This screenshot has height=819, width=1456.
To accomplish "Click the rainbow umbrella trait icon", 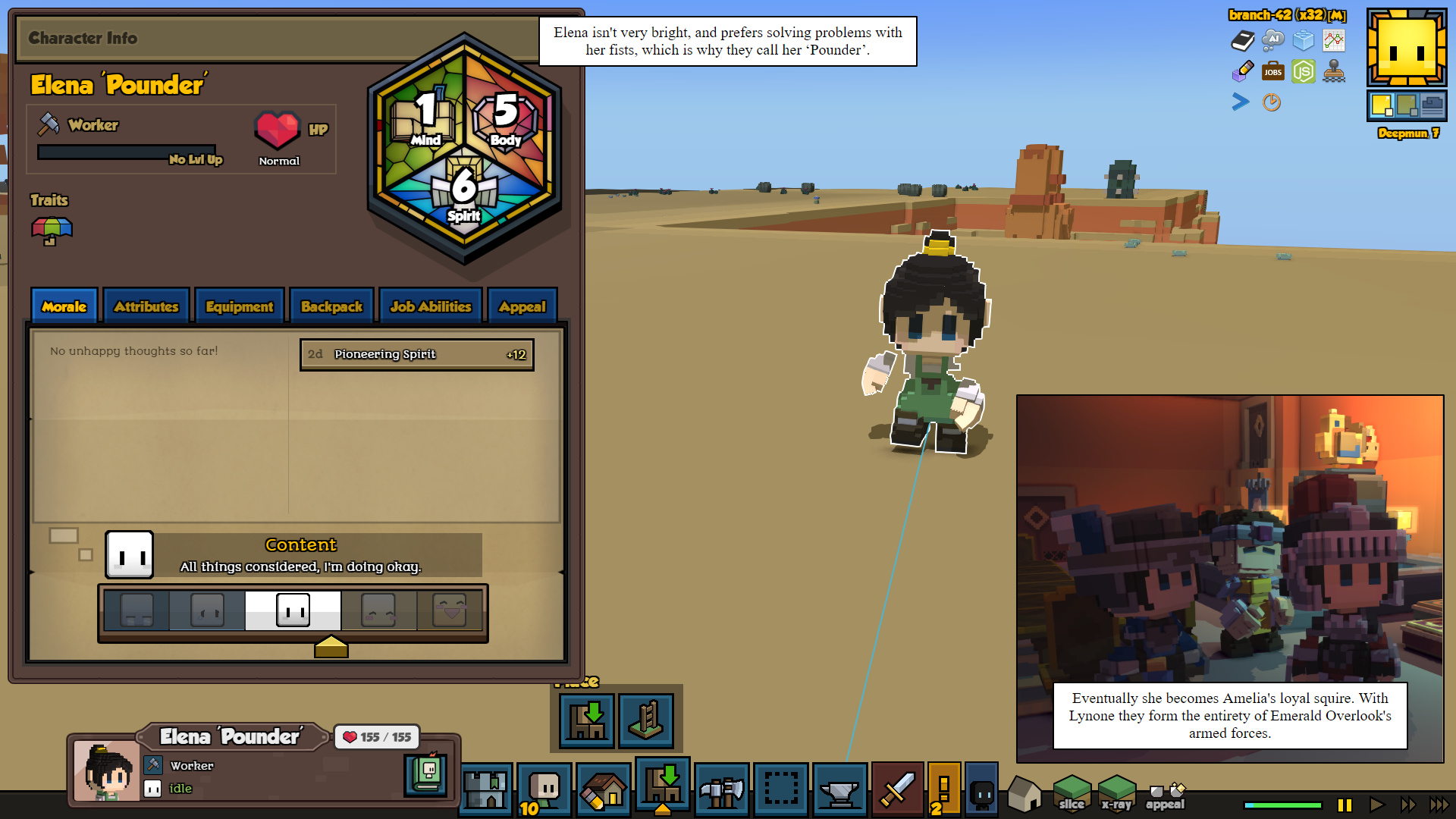I will point(52,231).
